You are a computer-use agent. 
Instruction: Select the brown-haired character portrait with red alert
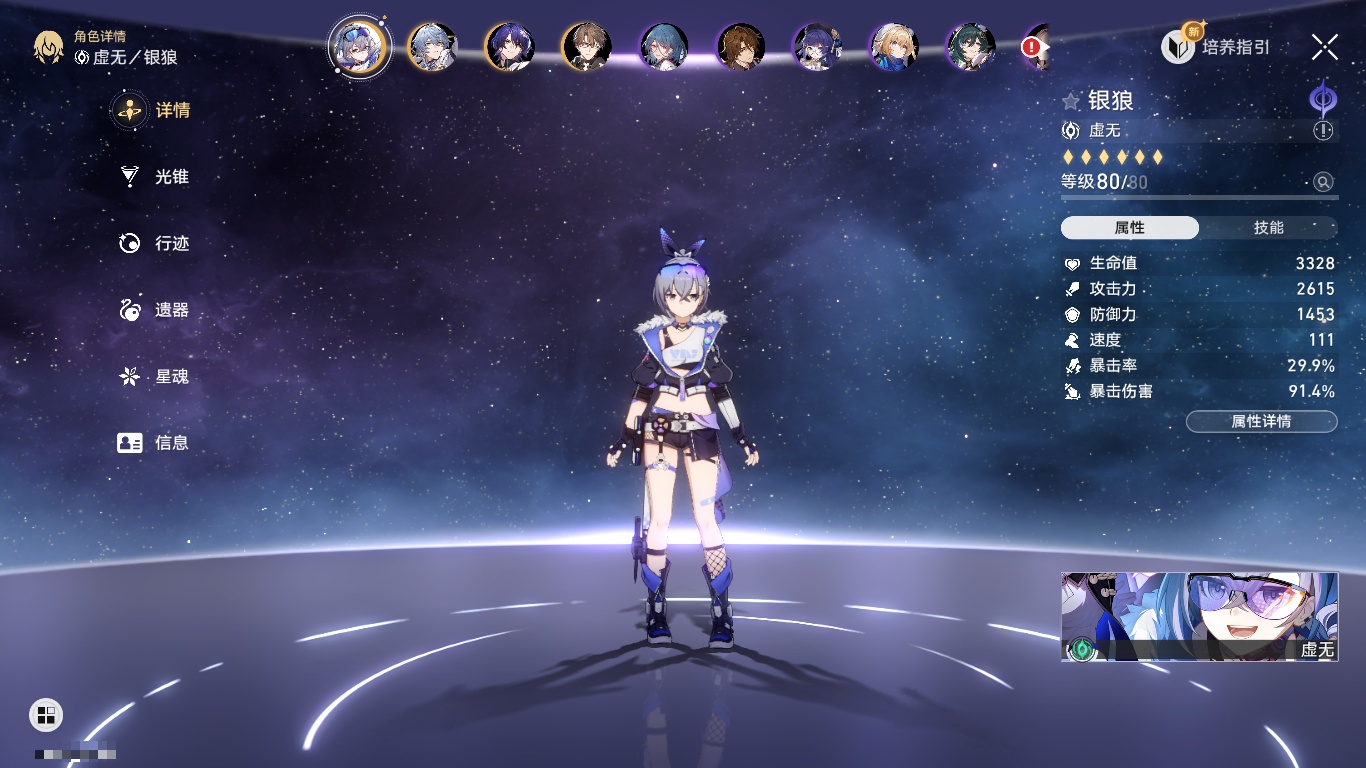pos(1036,47)
